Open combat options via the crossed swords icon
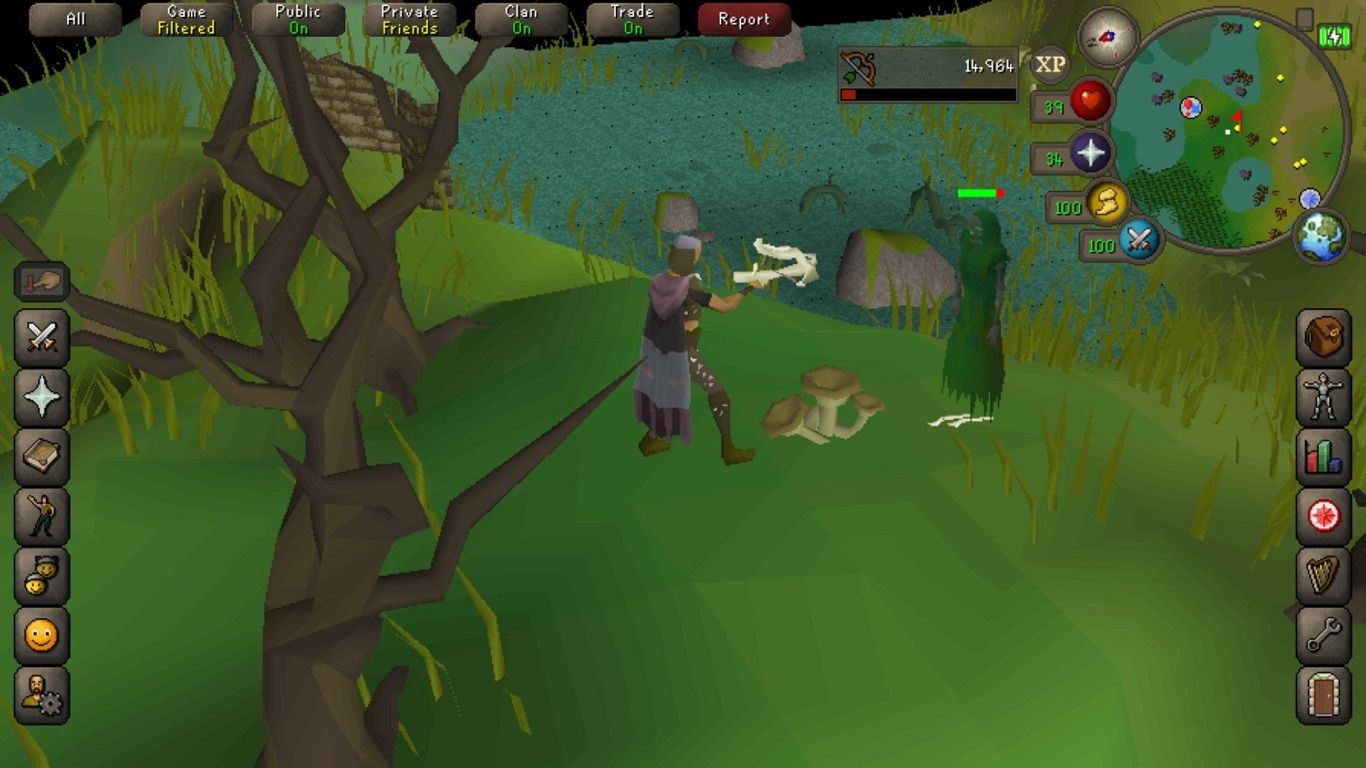This screenshot has height=768, width=1366. coord(42,337)
